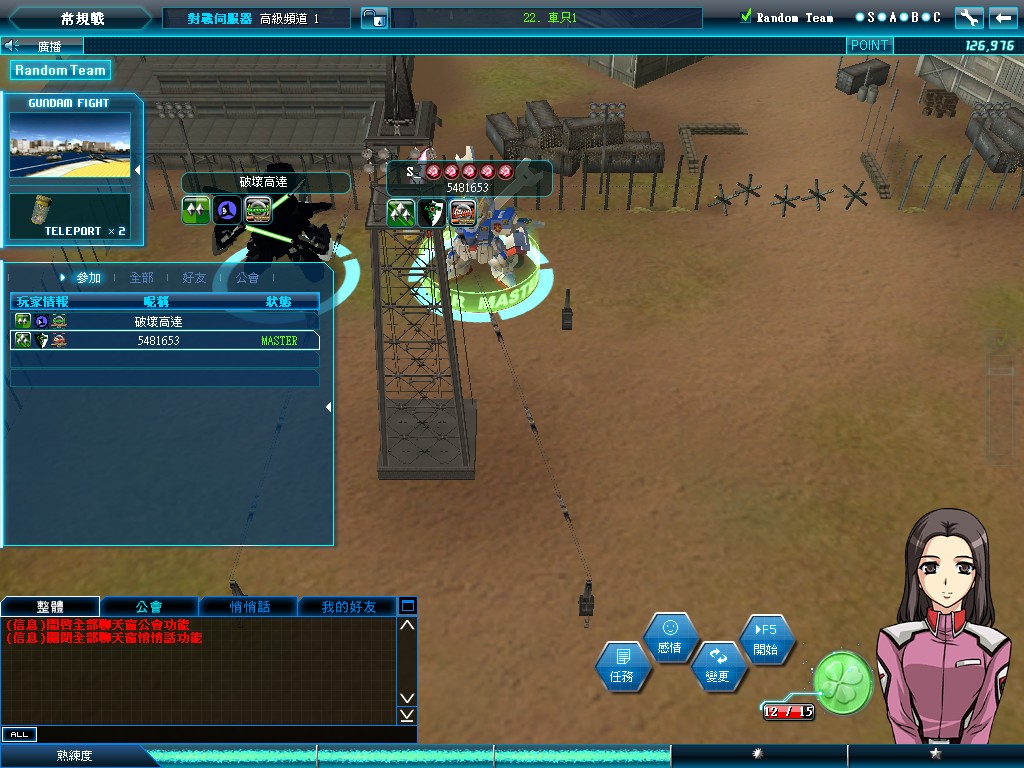Start the match with 開始 button
Screen dimensions: 1024x768
coord(766,638)
